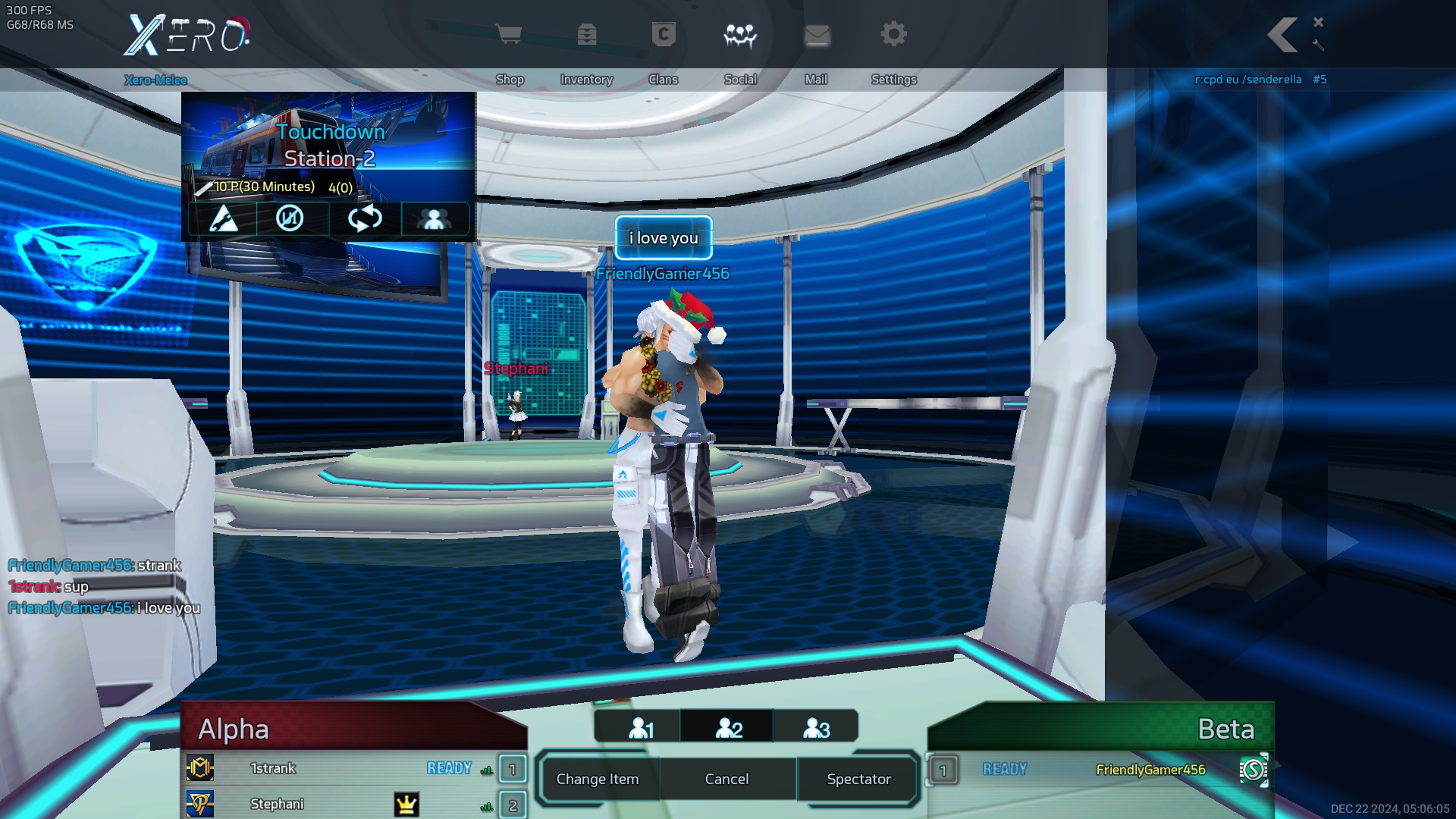Image resolution: width=1456 pixels, height=819 pixels.
Task: Switch to Spectator mode
Action: pos(858,779)
